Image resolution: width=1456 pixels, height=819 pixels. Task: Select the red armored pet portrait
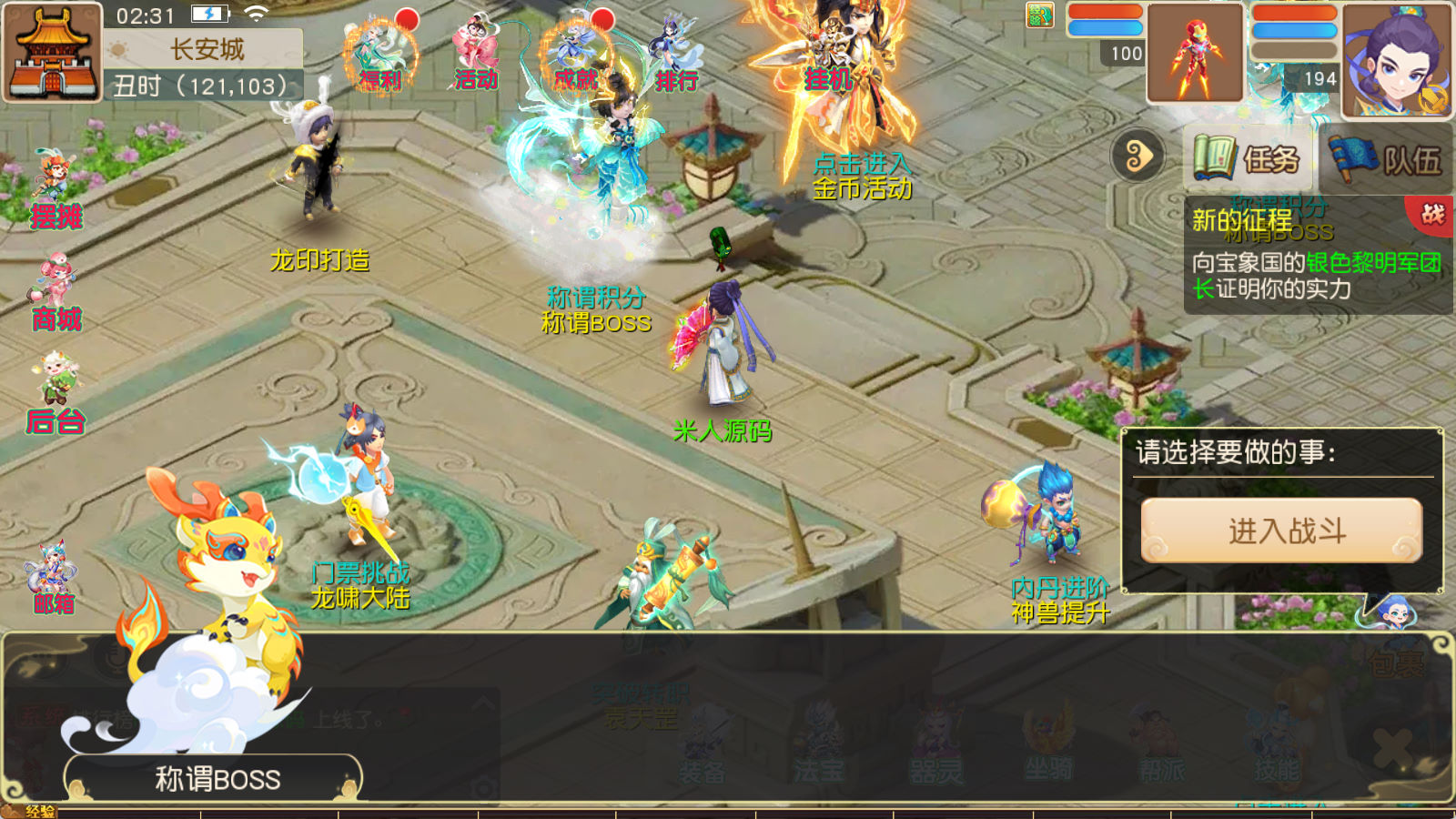point(1195,54)
